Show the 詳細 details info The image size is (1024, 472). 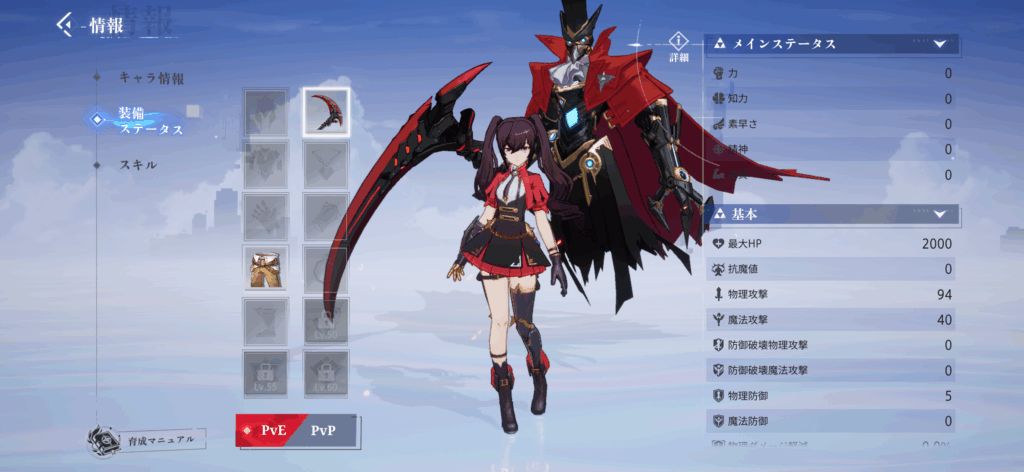click(680, 46)
